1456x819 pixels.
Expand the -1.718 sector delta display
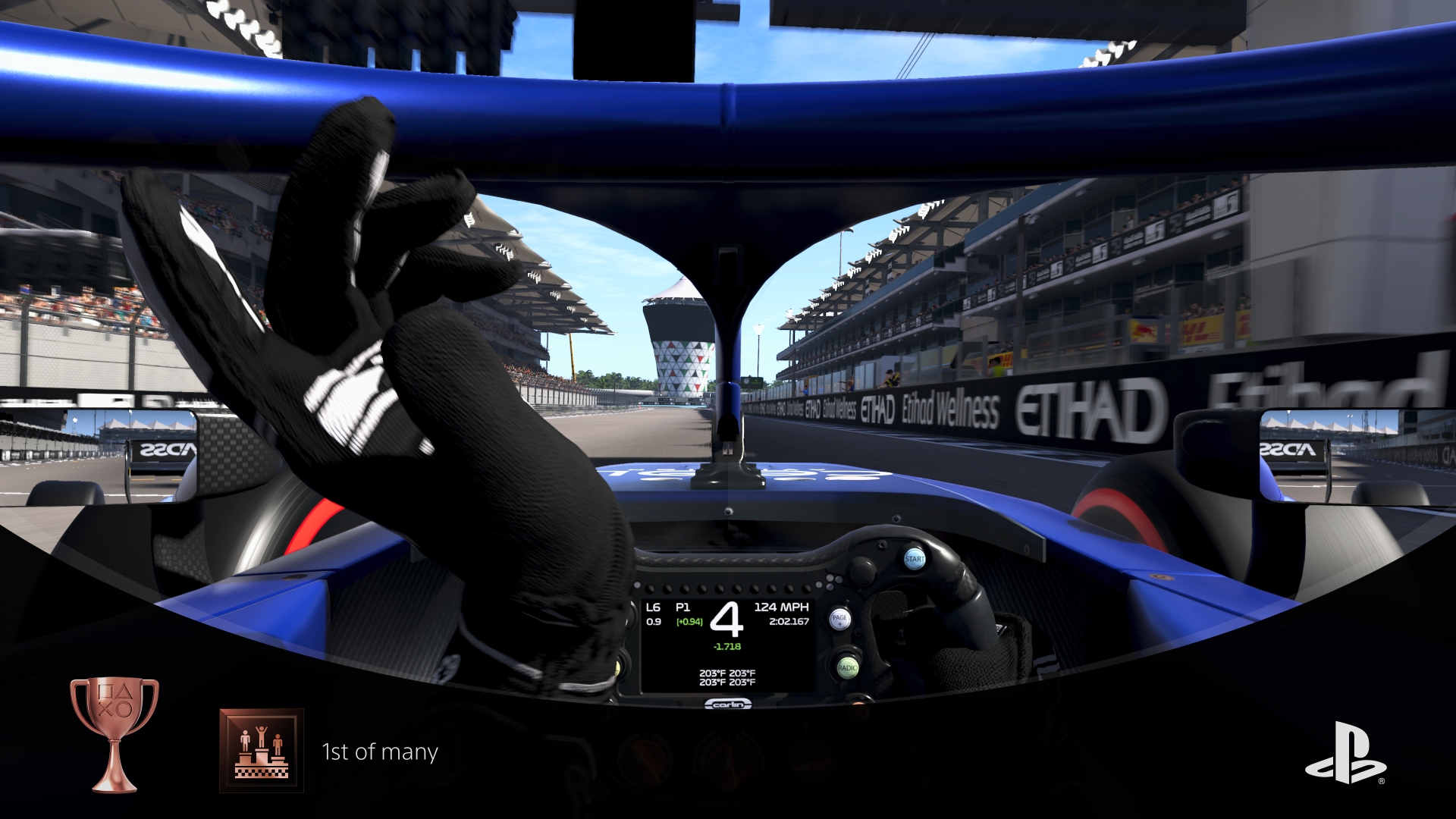pos(726,647)
